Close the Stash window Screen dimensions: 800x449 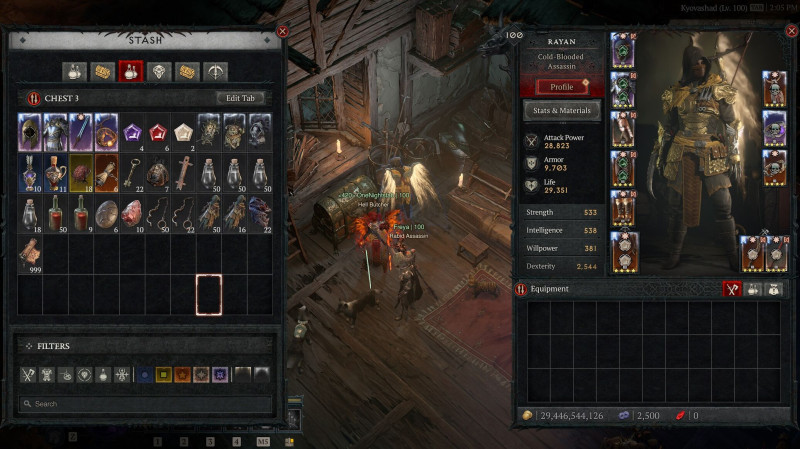pyautogui.click(x=283, y=32)
